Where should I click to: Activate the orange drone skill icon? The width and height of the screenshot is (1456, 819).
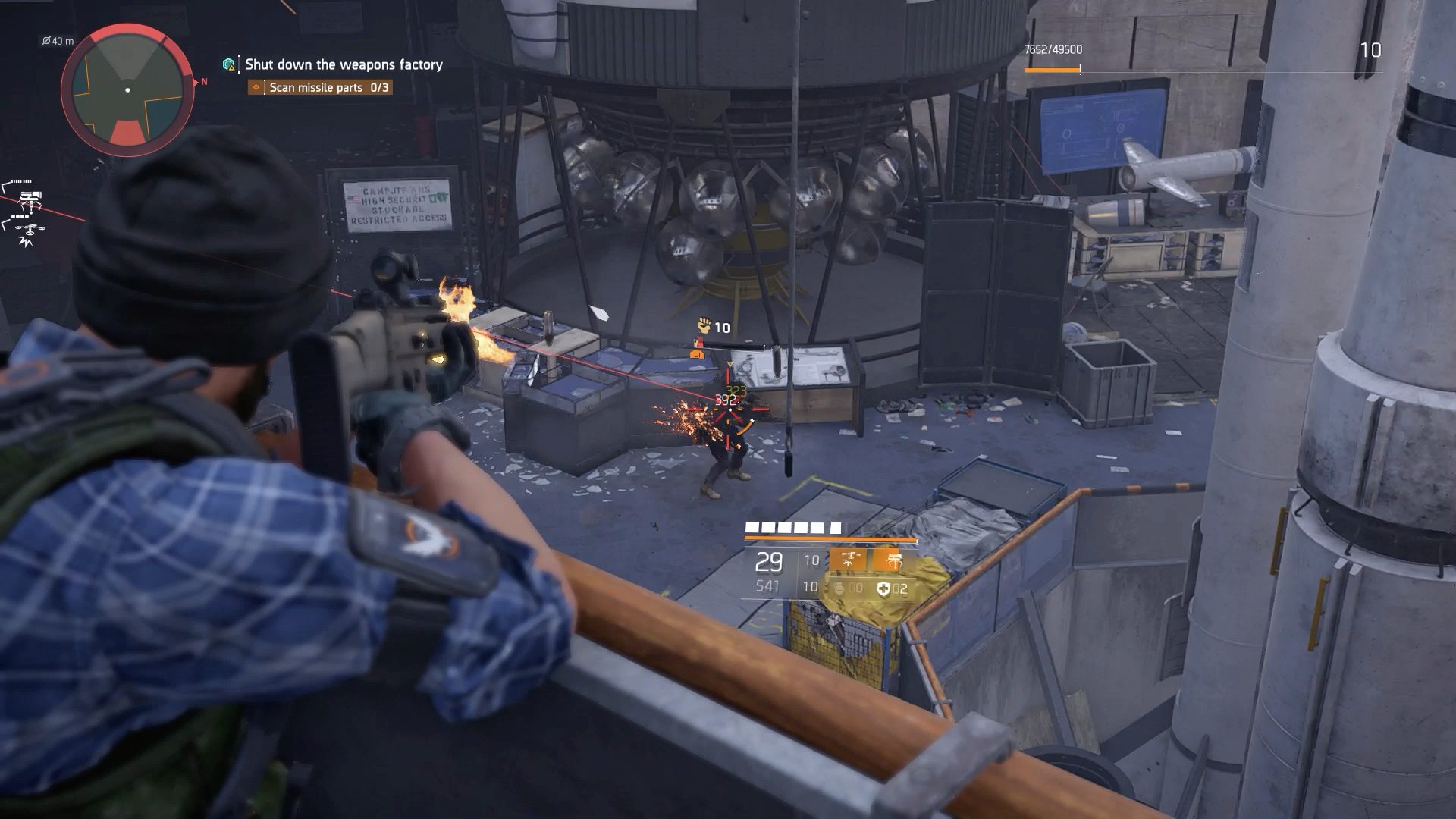(x=848, y=560)
